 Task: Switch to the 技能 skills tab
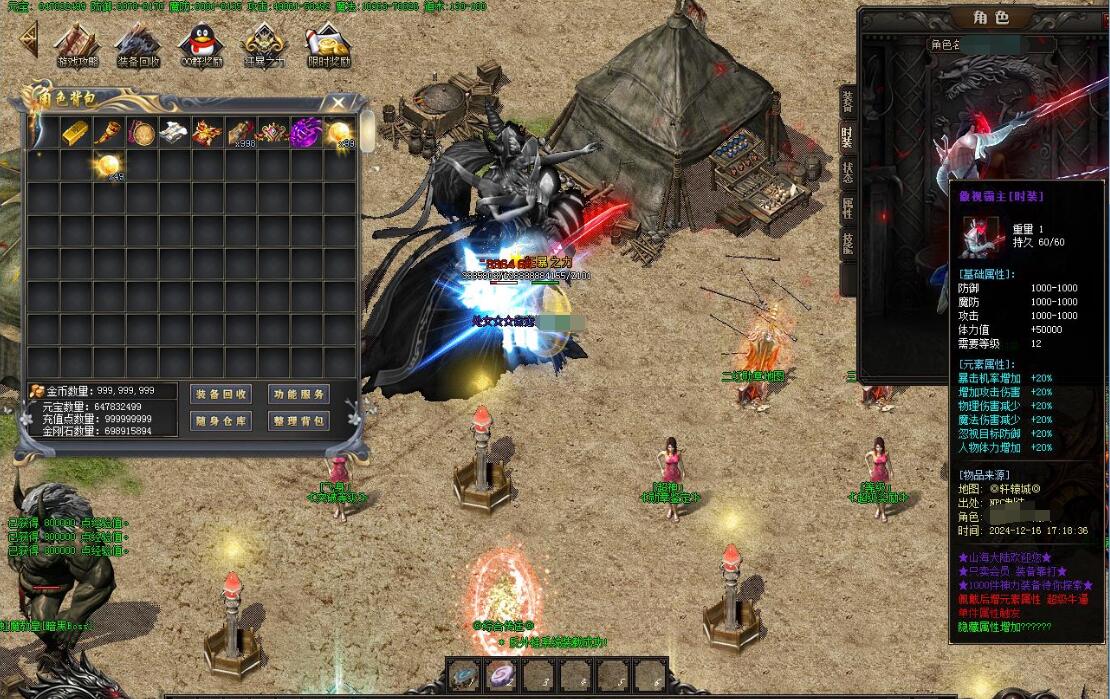[847, 245]
